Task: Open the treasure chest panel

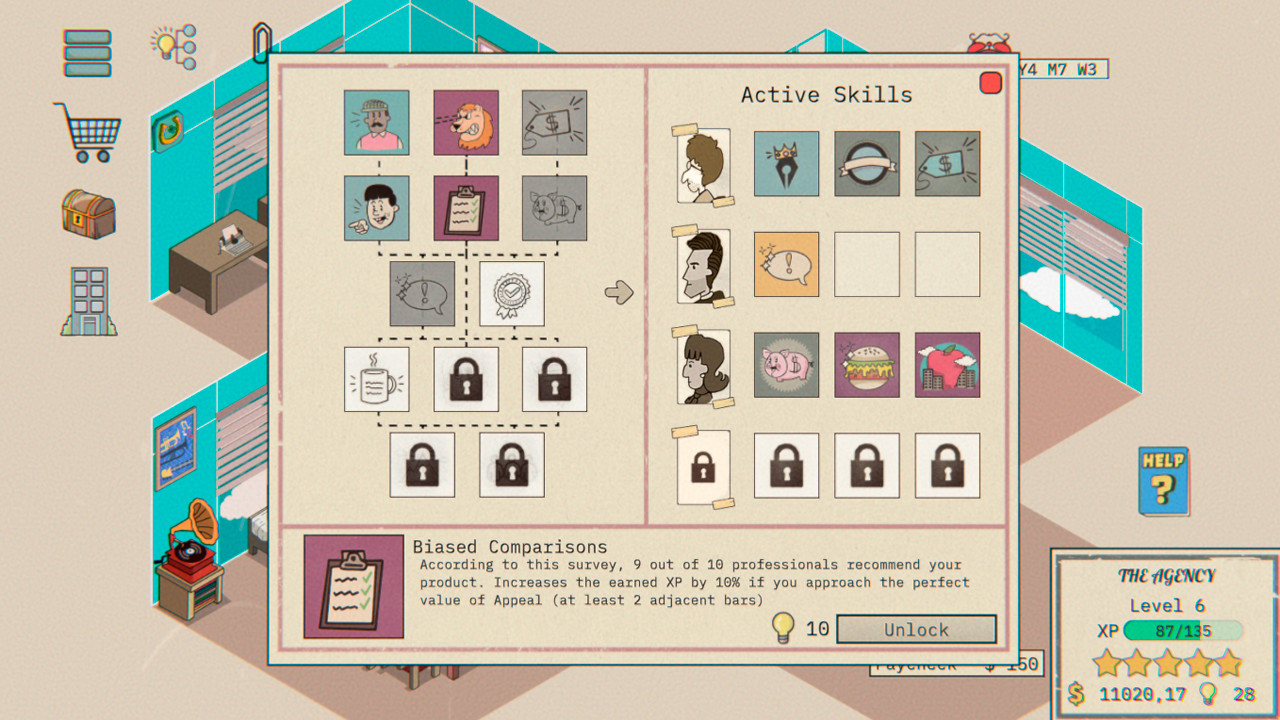Action: pyautogui.click(x=88, y=215)
